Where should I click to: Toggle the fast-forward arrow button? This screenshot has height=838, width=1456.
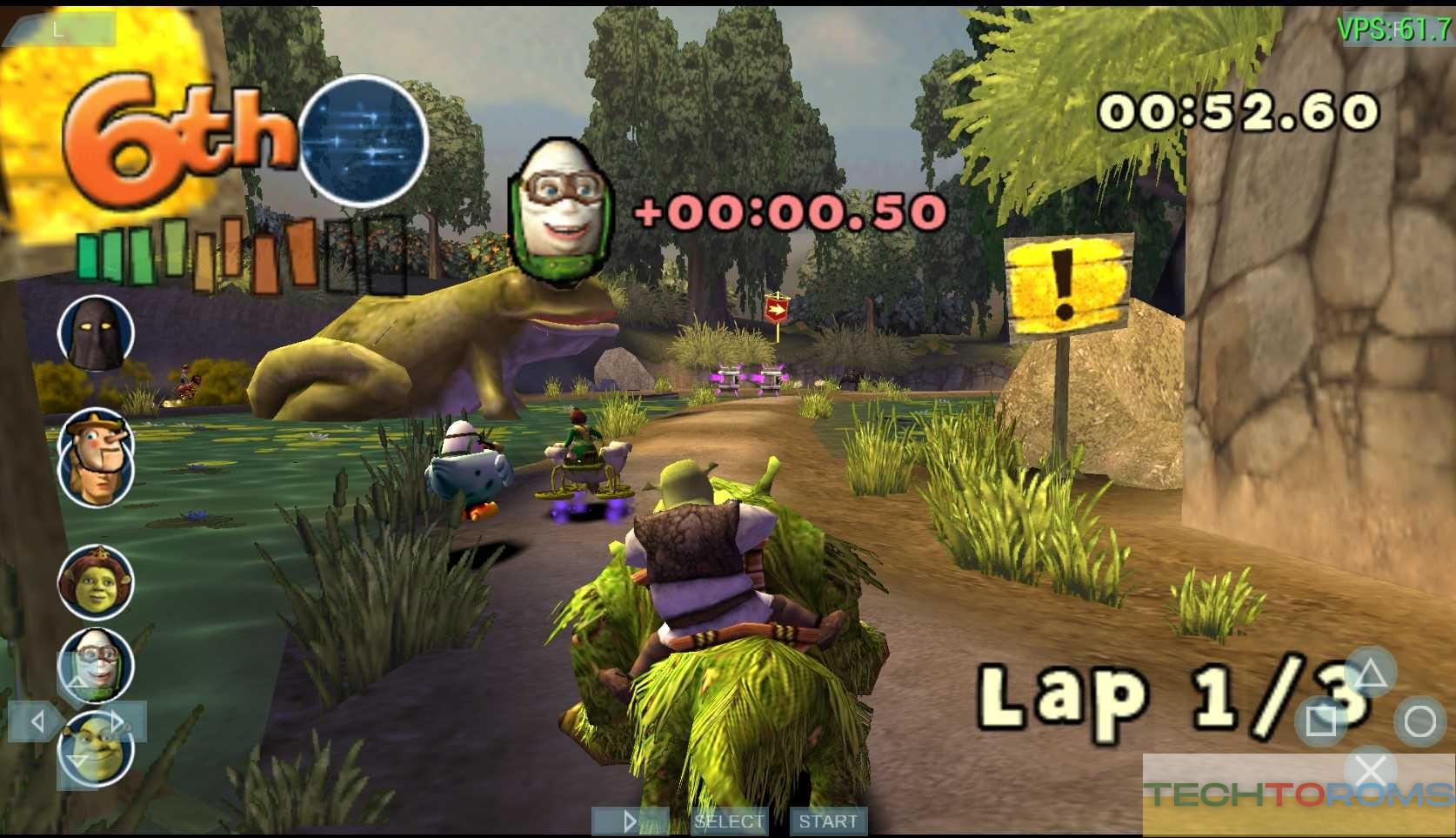630,821
